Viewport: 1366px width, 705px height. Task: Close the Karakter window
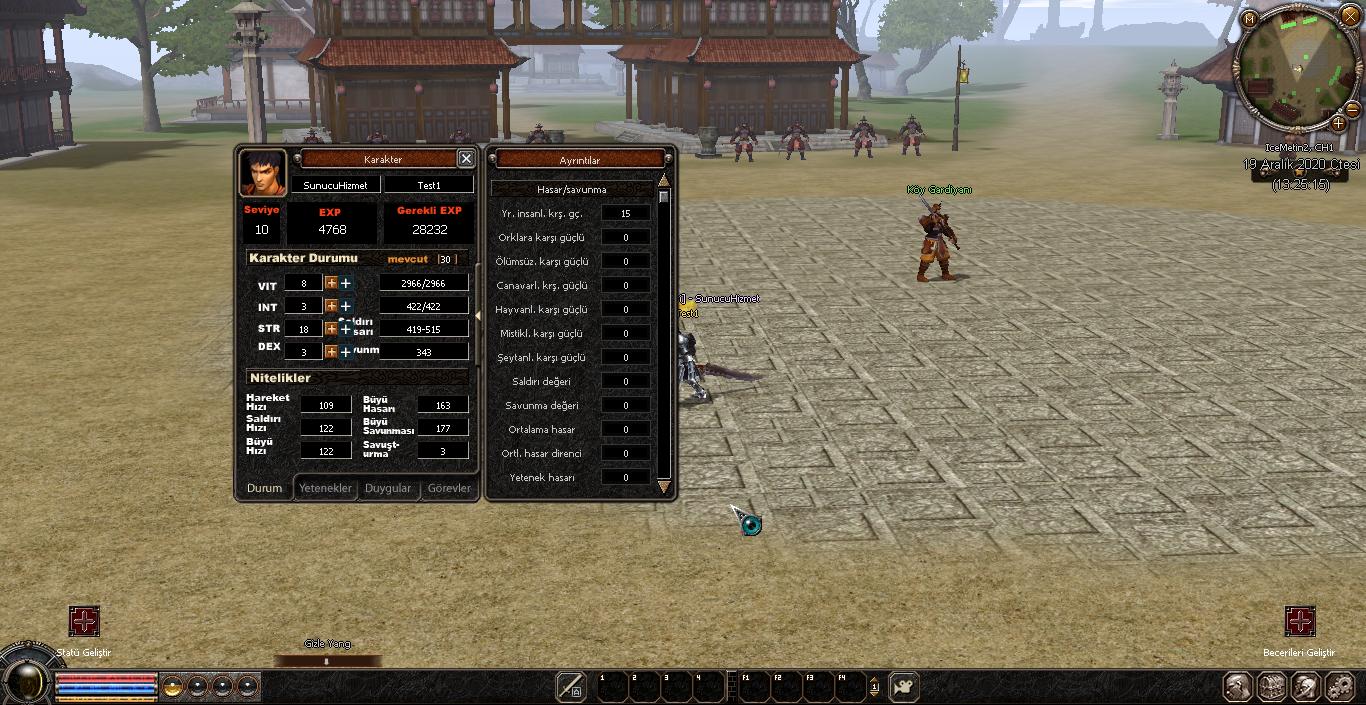[466, 158]
